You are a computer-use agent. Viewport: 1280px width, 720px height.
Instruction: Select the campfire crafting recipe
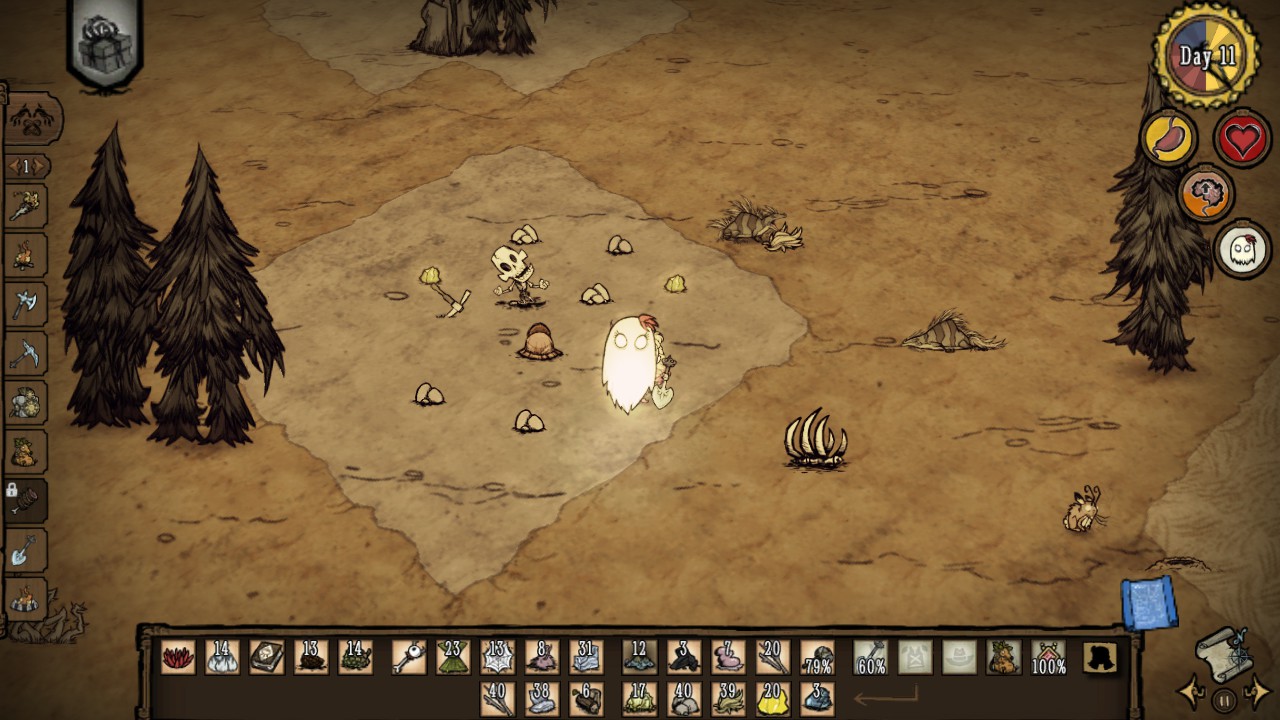tap(25, 255)
